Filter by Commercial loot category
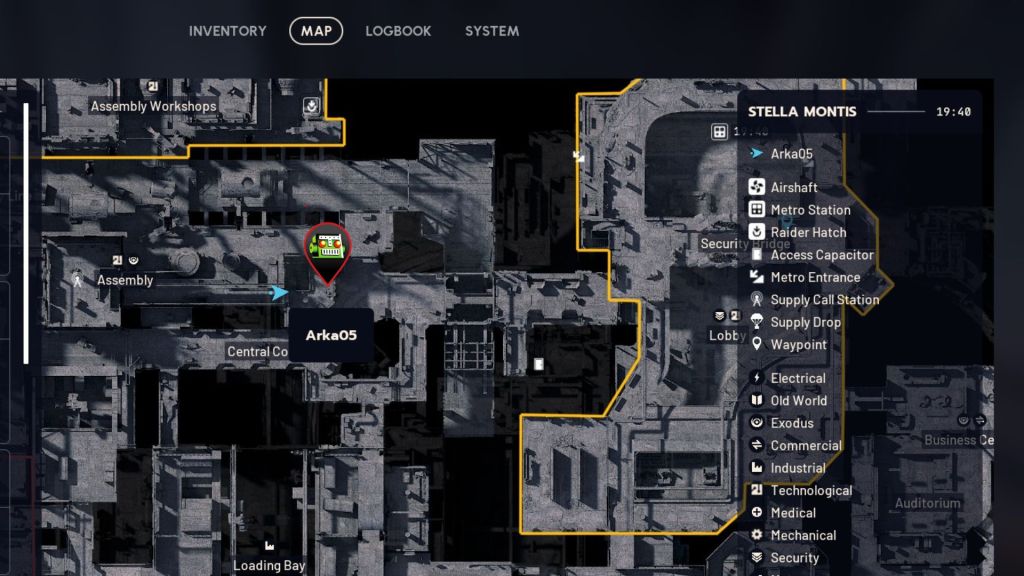1024x576 pixels. tap(806, 446)
